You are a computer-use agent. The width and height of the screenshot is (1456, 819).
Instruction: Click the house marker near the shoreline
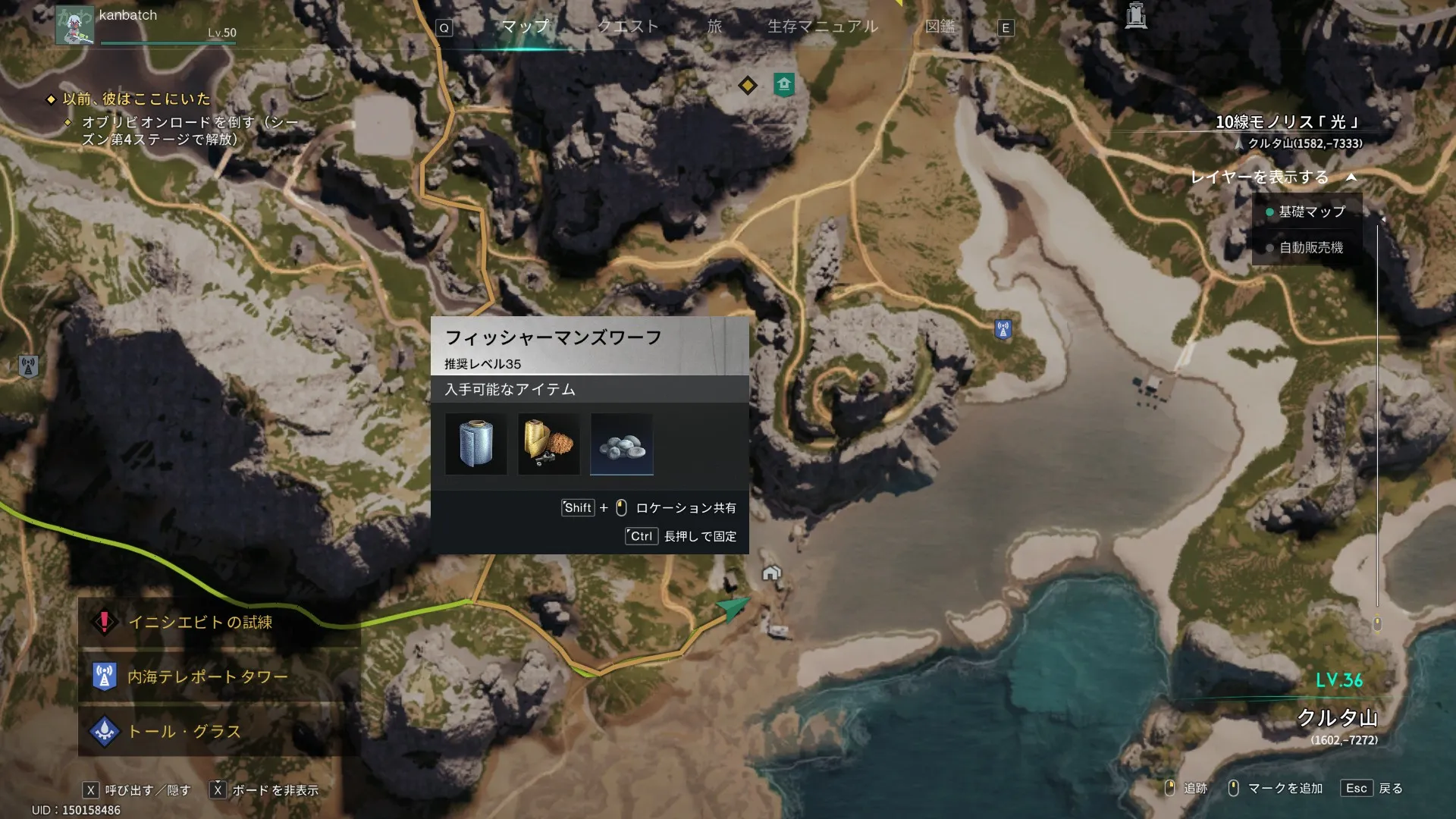[x=771, y=573]
